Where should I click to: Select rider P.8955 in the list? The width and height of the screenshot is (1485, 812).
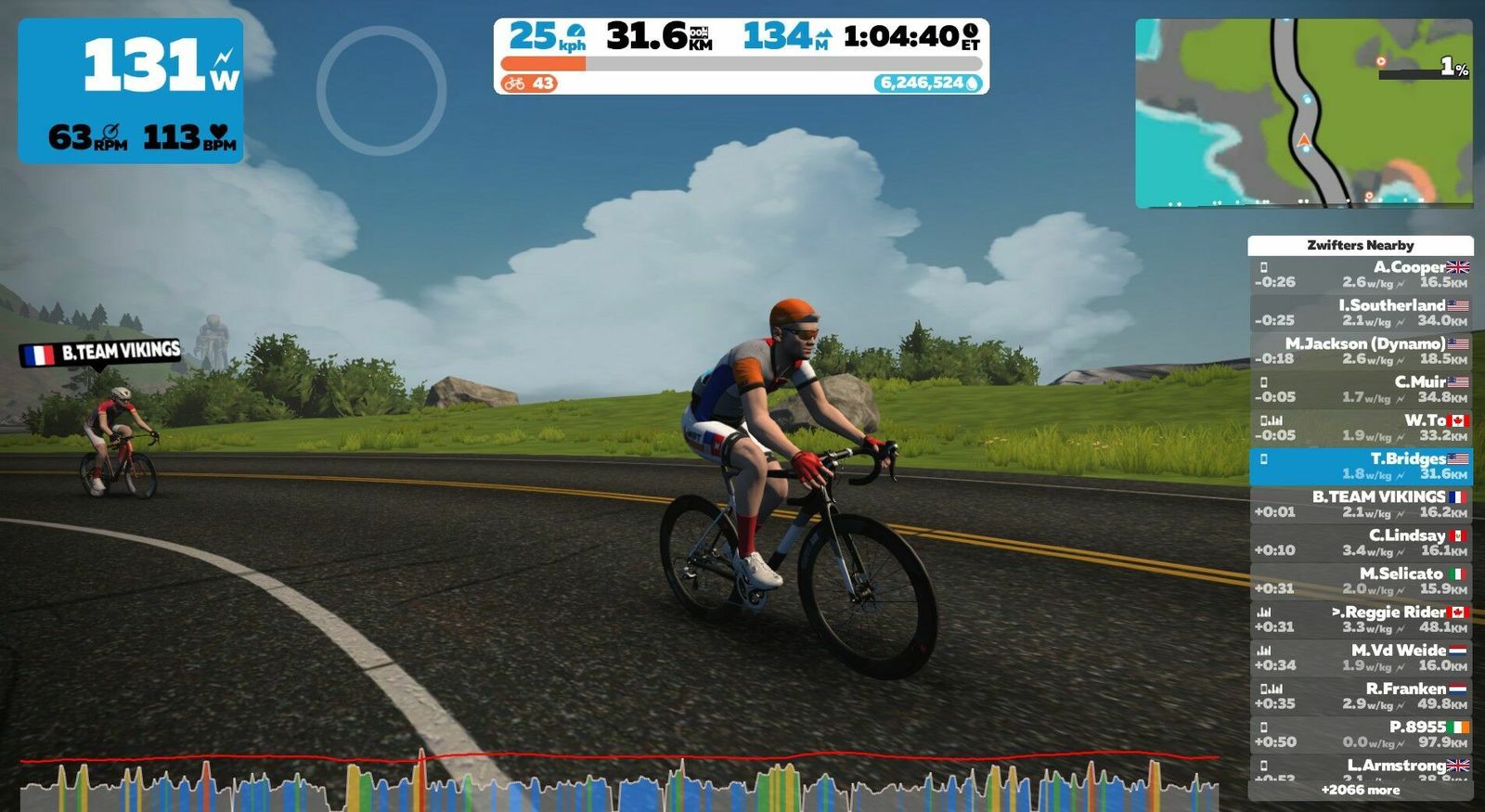(1361, 734)
